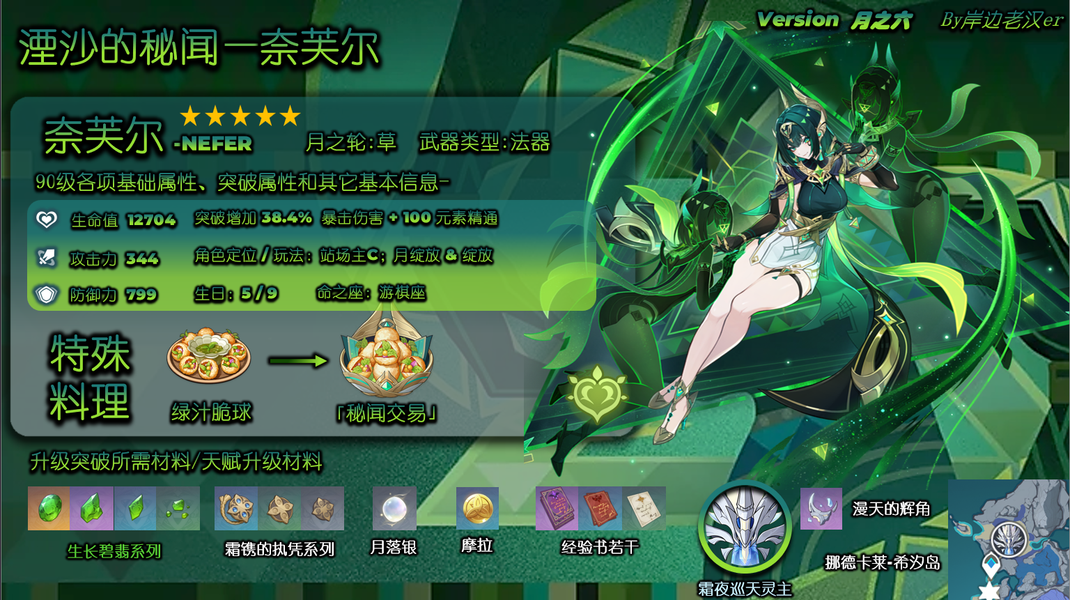Select the 漫天的辉角 material icon
The image size is (1070, 600).
pyautogui.click(x=821, y=508)
